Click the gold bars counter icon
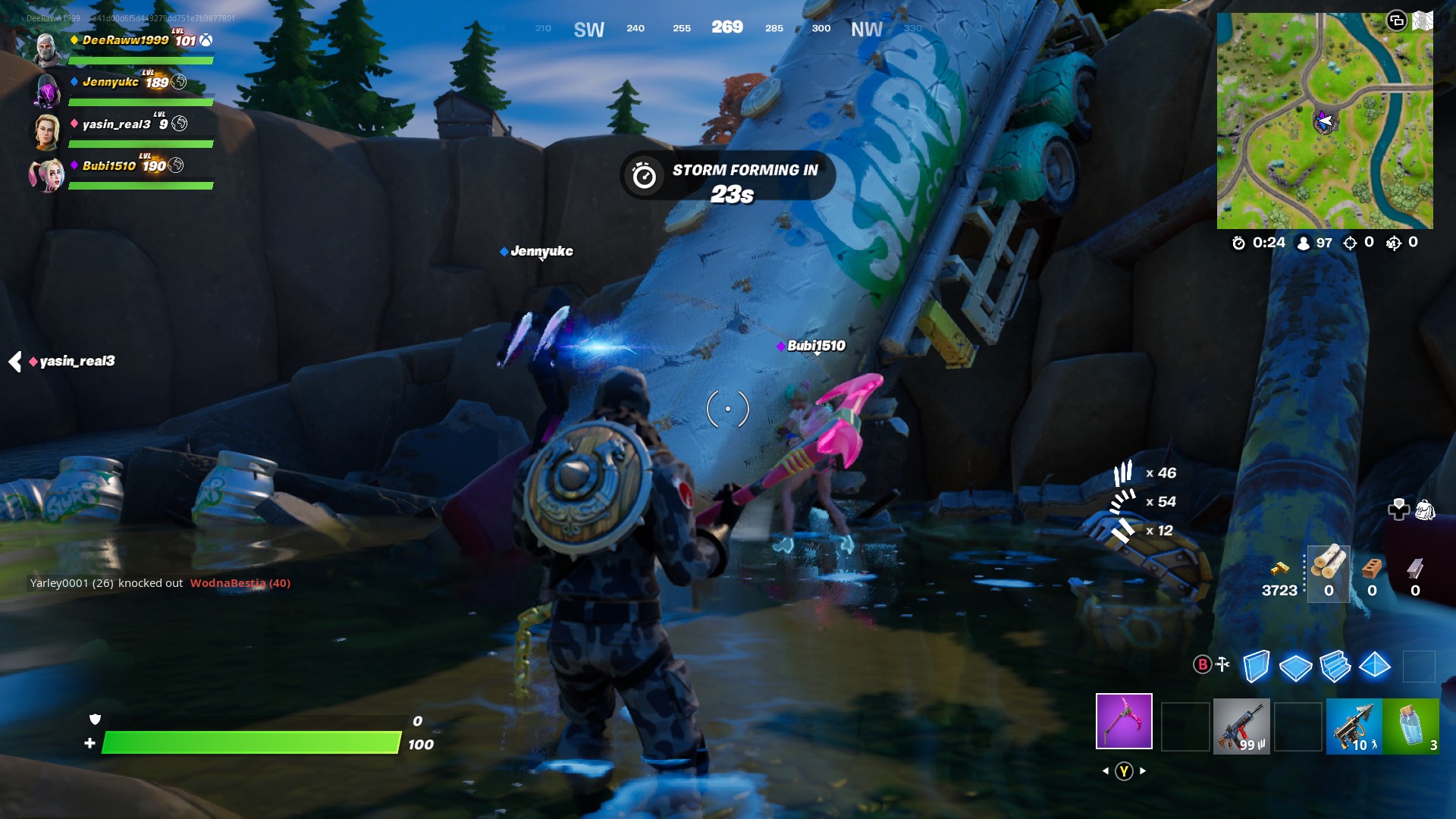The width and height of the screenshot is (1456, 819). point(1279,569)
